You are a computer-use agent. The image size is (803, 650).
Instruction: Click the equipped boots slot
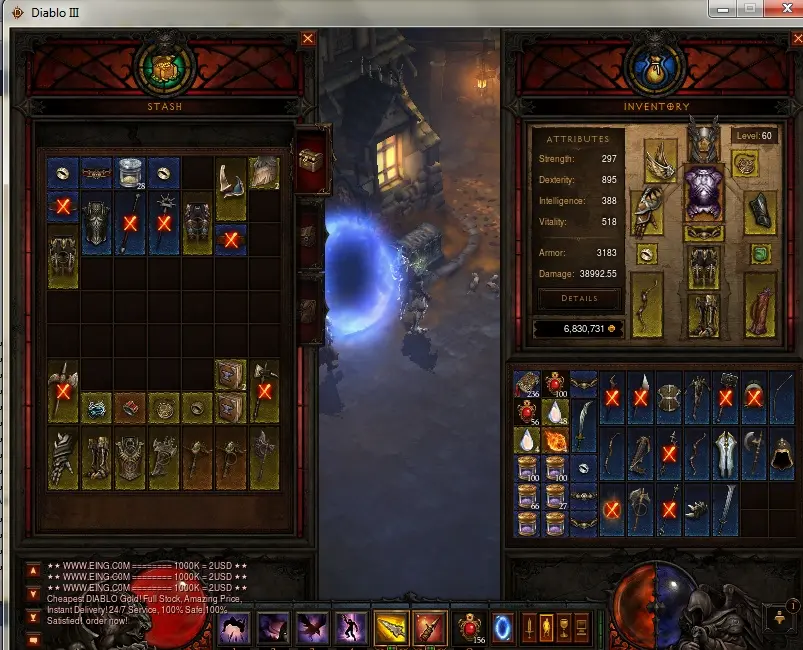click(703, 313)
